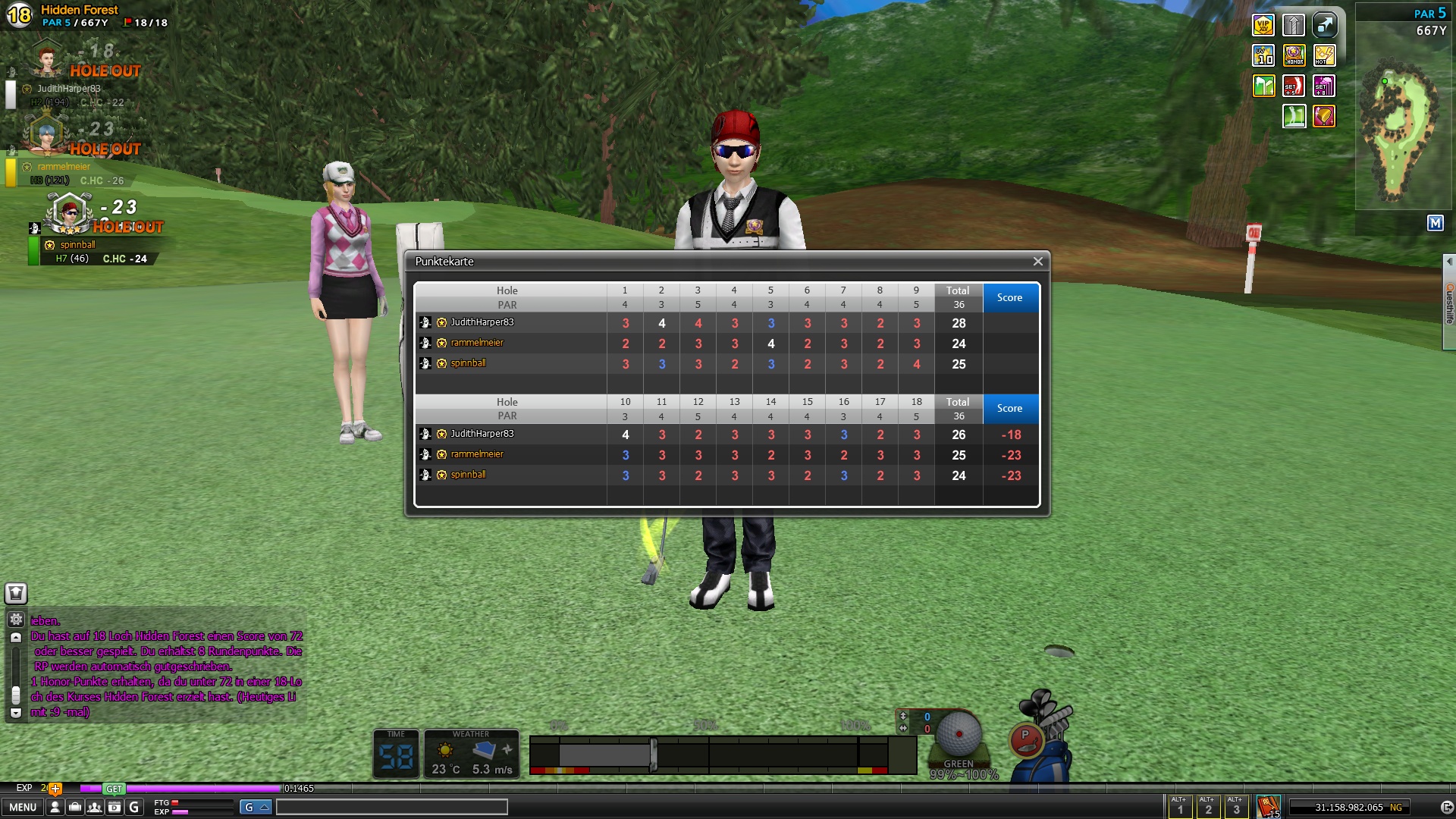Open the MENU button

(x=23, y=807)
